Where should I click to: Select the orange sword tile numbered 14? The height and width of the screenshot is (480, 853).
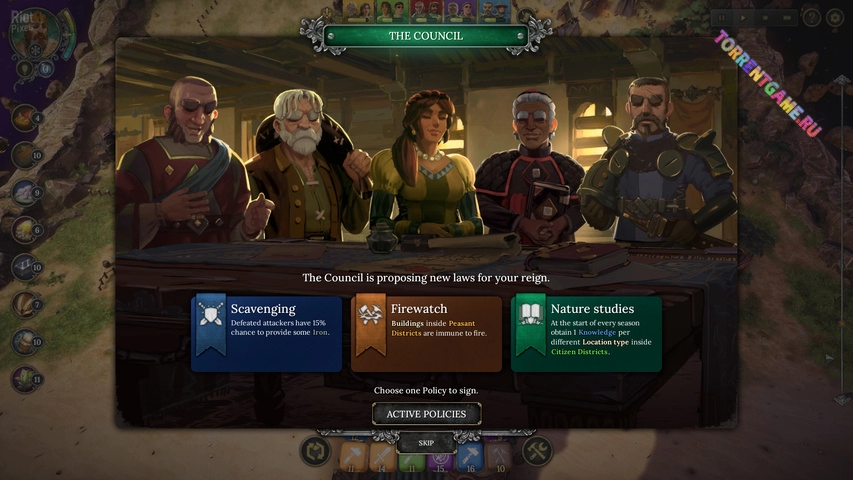point(381,457)
